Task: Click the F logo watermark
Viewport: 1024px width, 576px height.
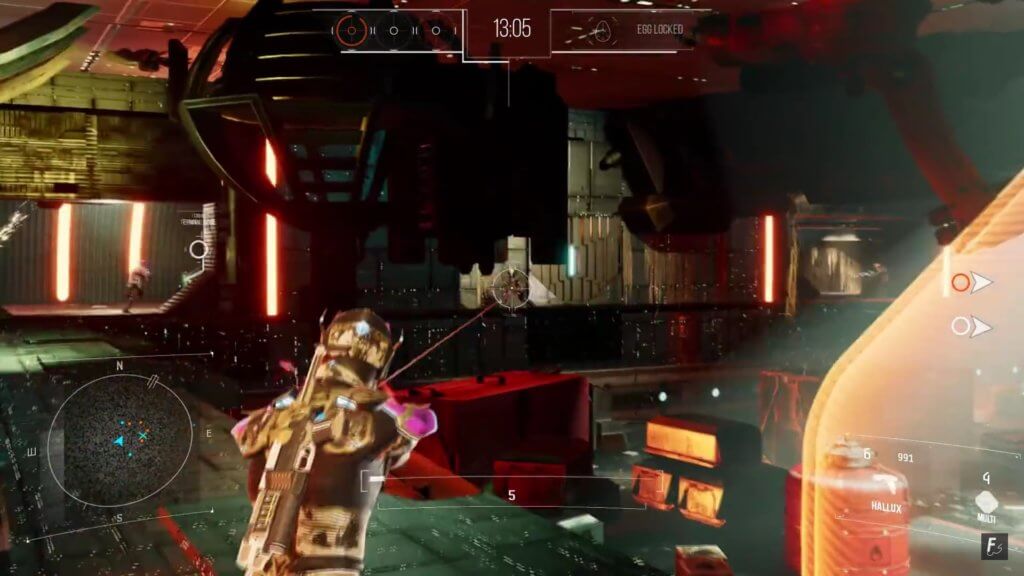Action: 993,547
